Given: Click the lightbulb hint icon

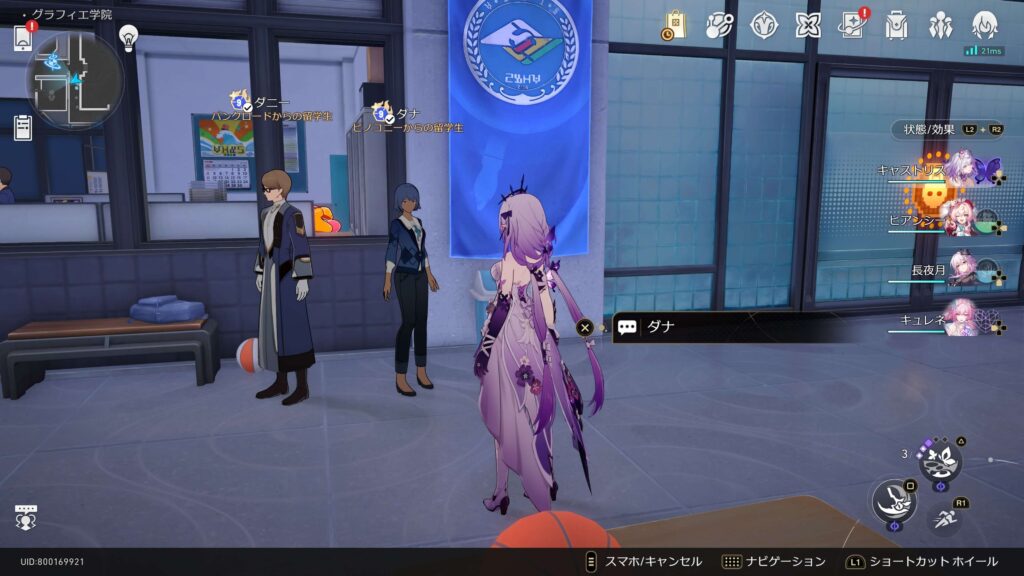Looking at the screenshot, I should pos(128,37).
